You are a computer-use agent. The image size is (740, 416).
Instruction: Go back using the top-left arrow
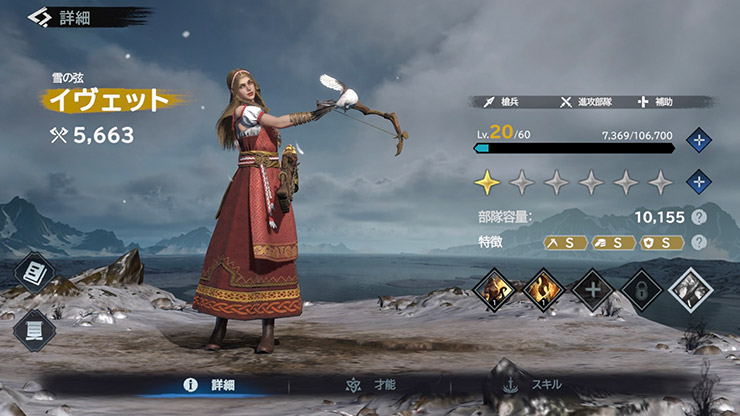(40, 17)
